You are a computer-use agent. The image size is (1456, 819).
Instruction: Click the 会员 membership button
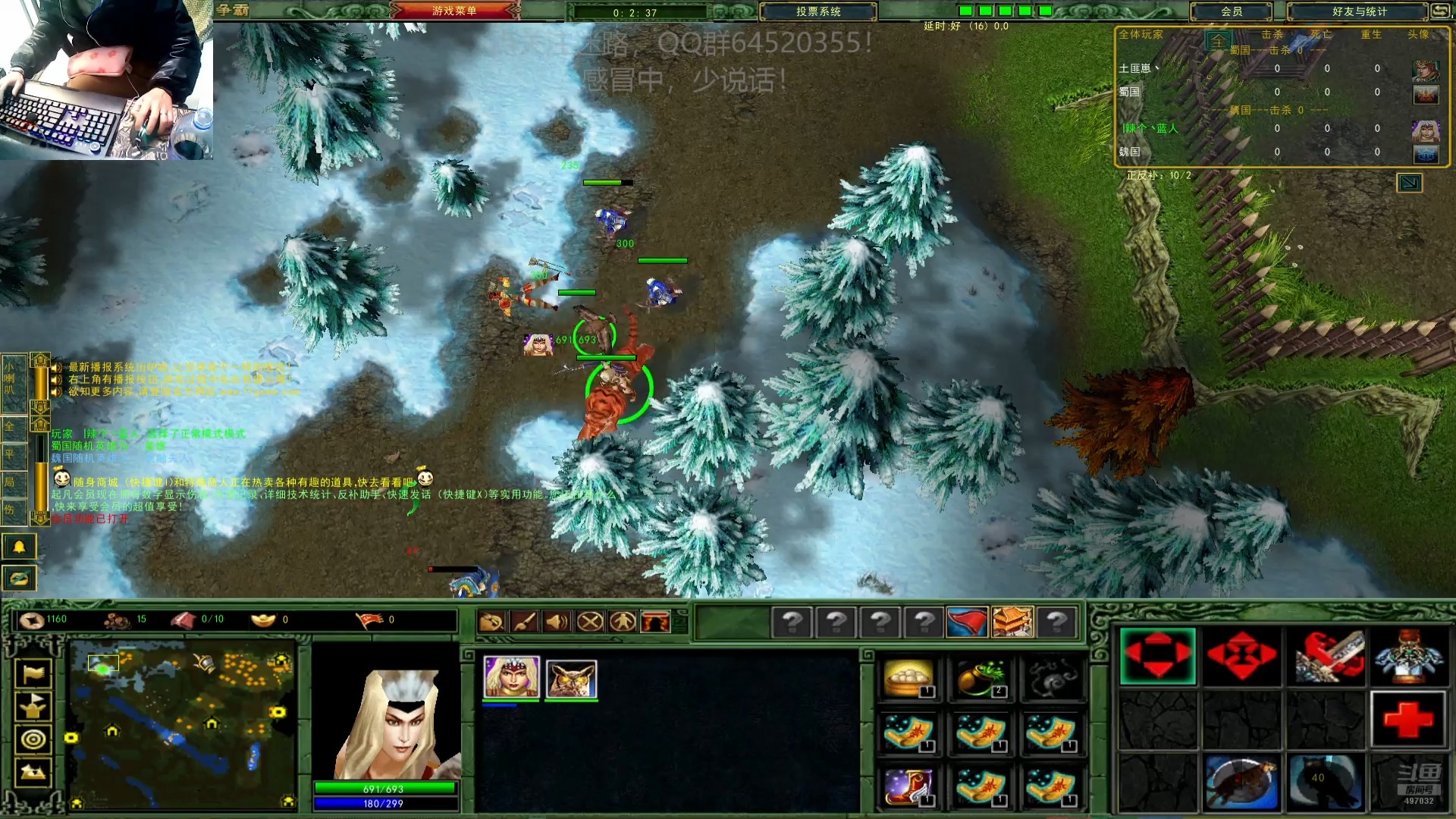coord(1231,11)
